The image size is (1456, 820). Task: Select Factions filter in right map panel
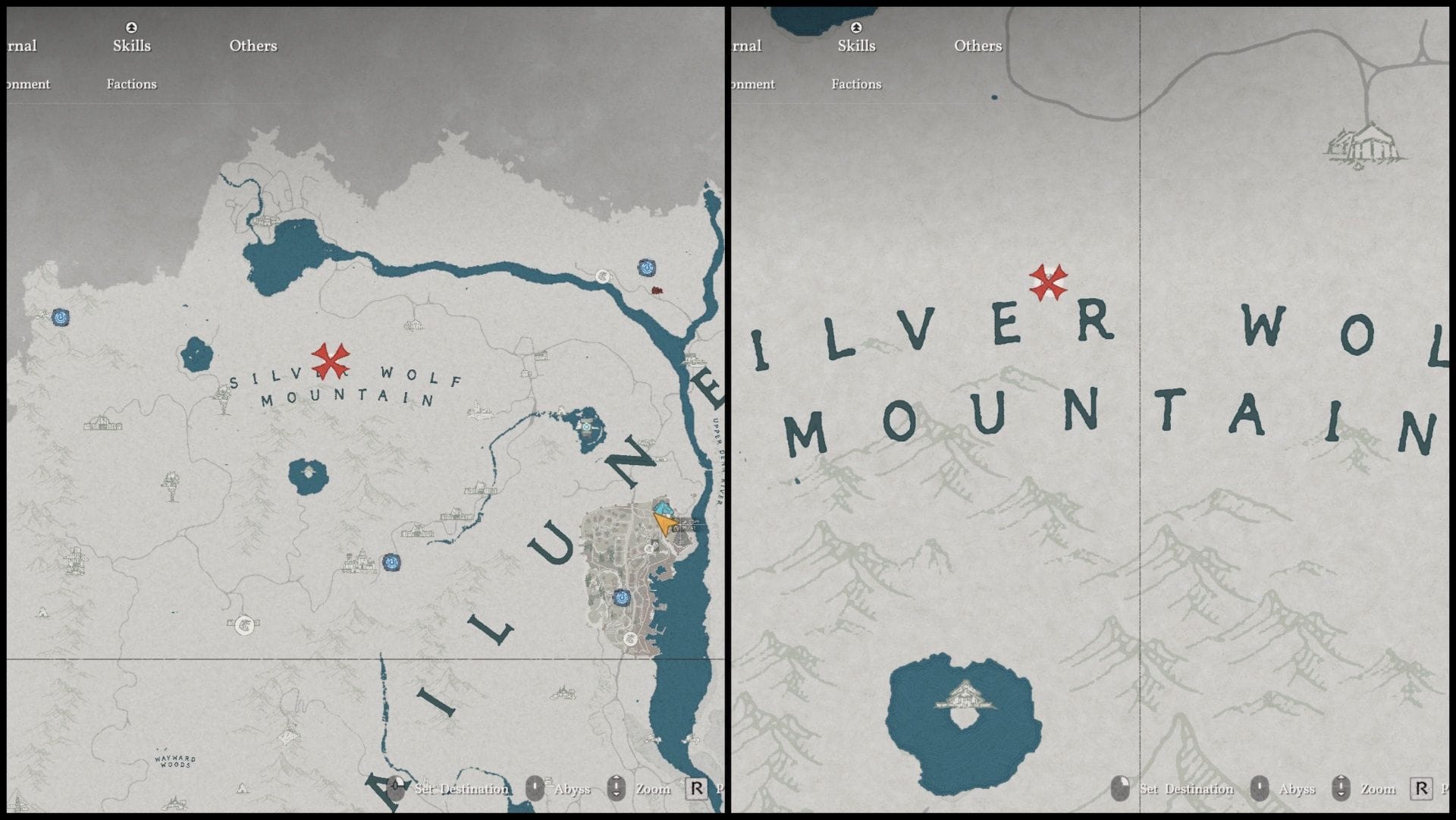pyautogui.click(x=856, y=84)
